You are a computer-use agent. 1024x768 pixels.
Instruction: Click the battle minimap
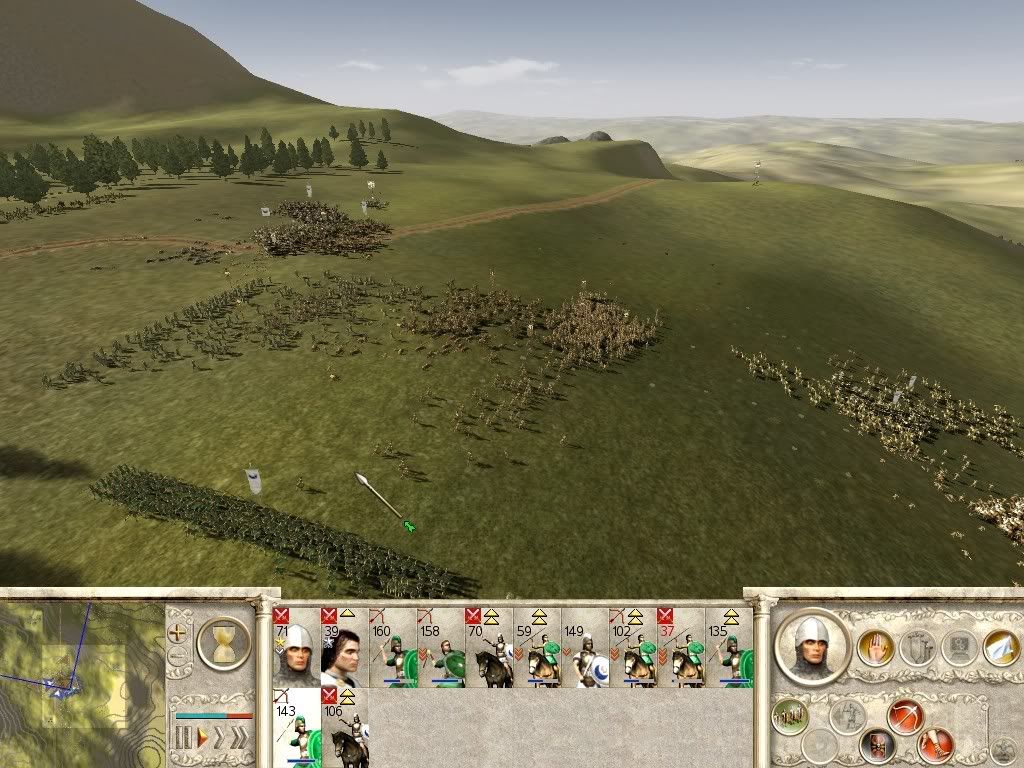pyautogui.click(x=81, y=680)
